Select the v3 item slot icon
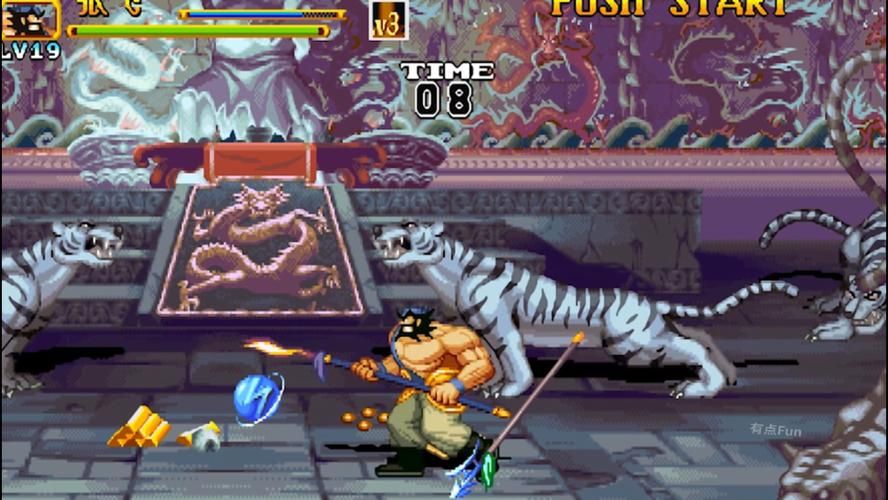The height and width of the screenshot is (500, 888). [x=388, y=19]
